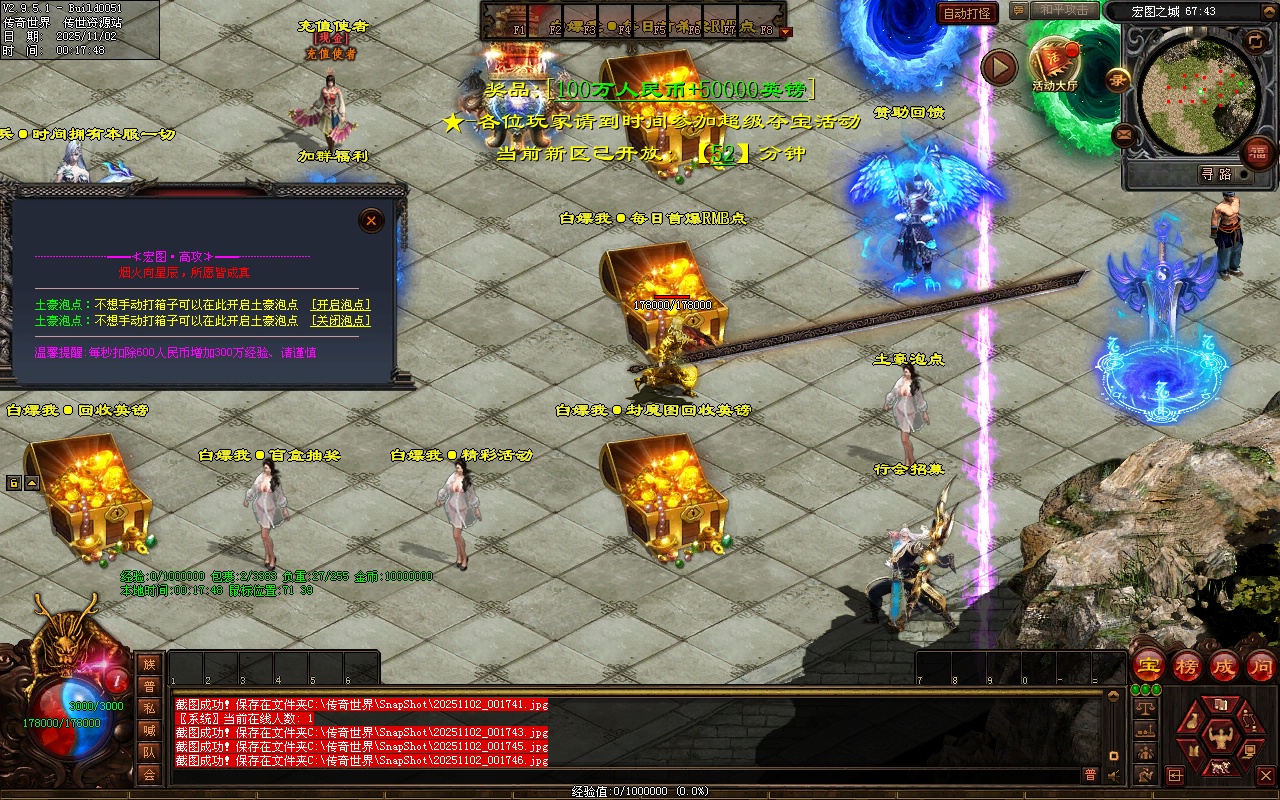Toggle the 自动打怪 auto-fight button
Image resolution: width=1280 pixels, height=800 pixels.
[x=967, y=14]
